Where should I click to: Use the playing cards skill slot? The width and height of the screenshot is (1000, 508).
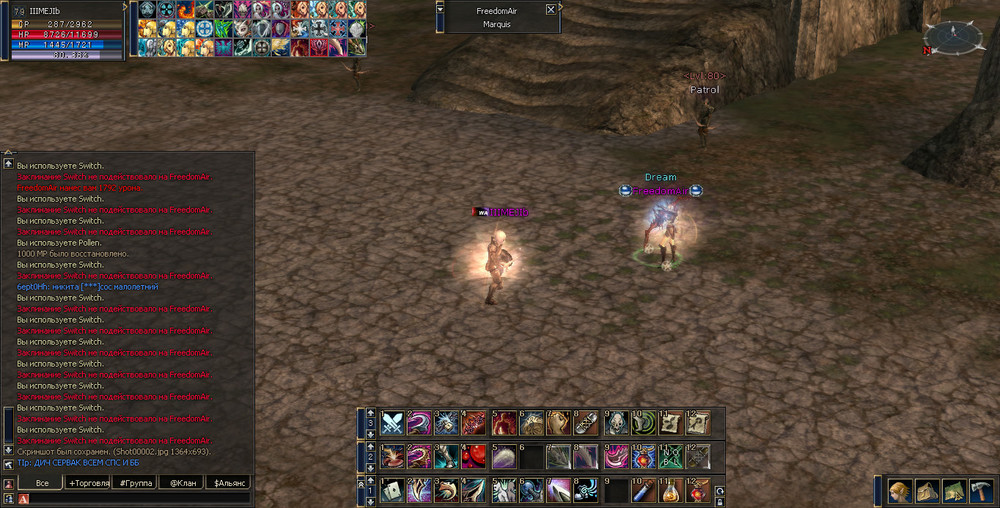392,491
